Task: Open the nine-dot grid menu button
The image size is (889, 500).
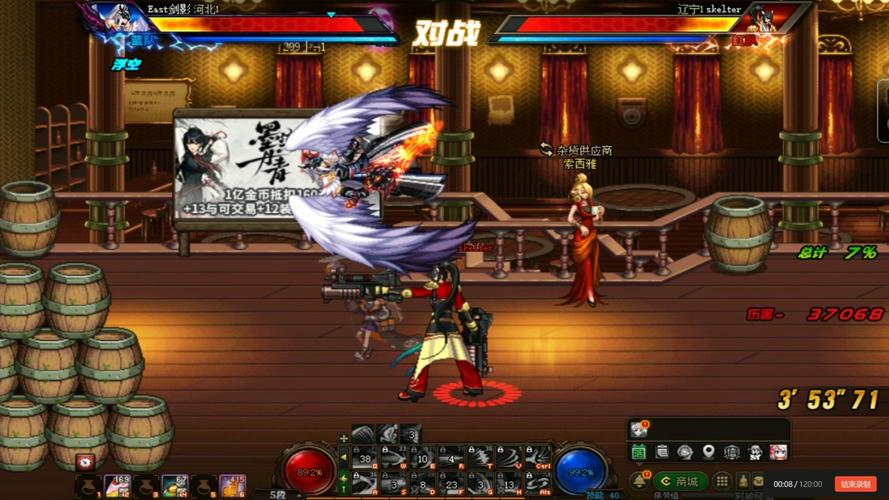Action: (724, 481)
